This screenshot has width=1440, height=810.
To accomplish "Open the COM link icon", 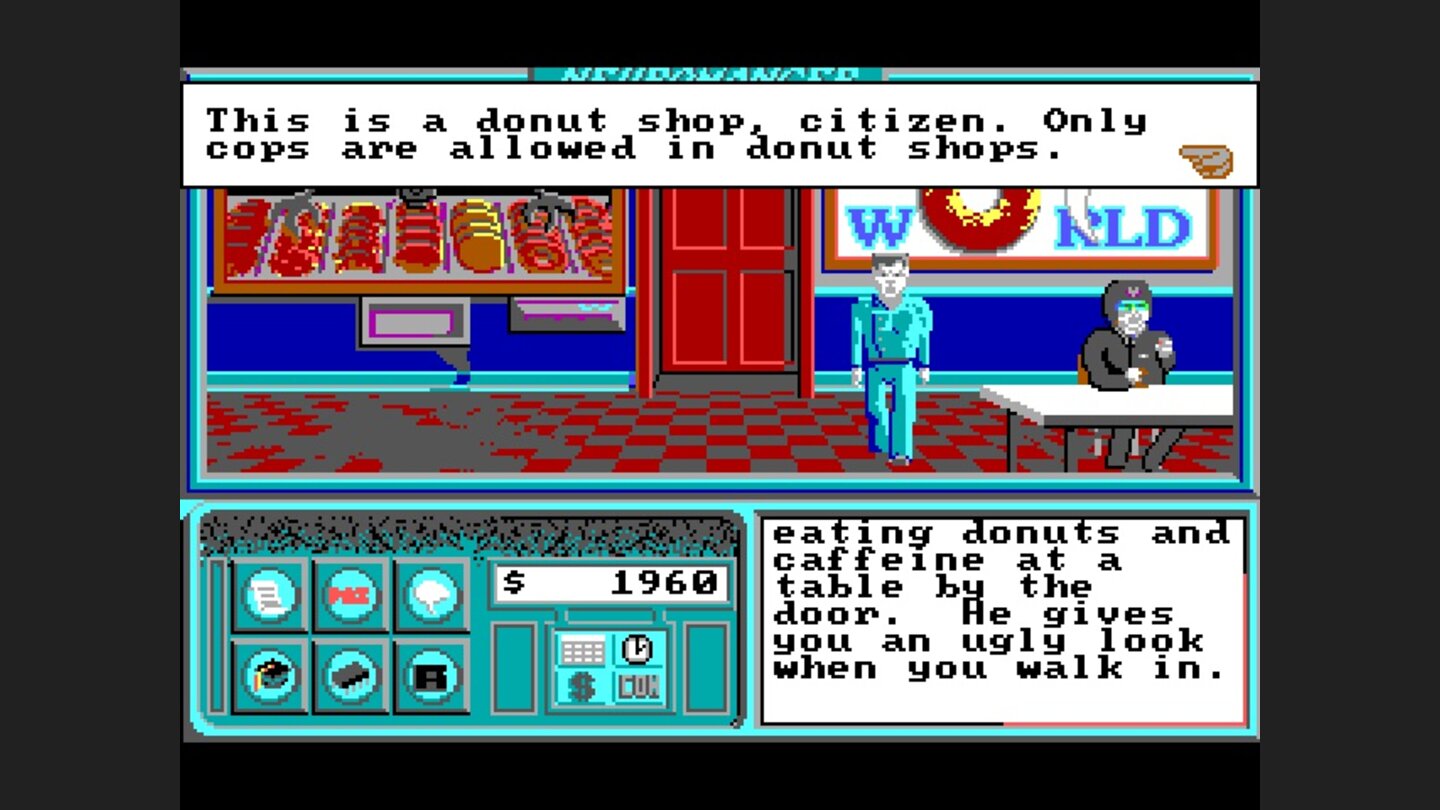I will point(637,688).
